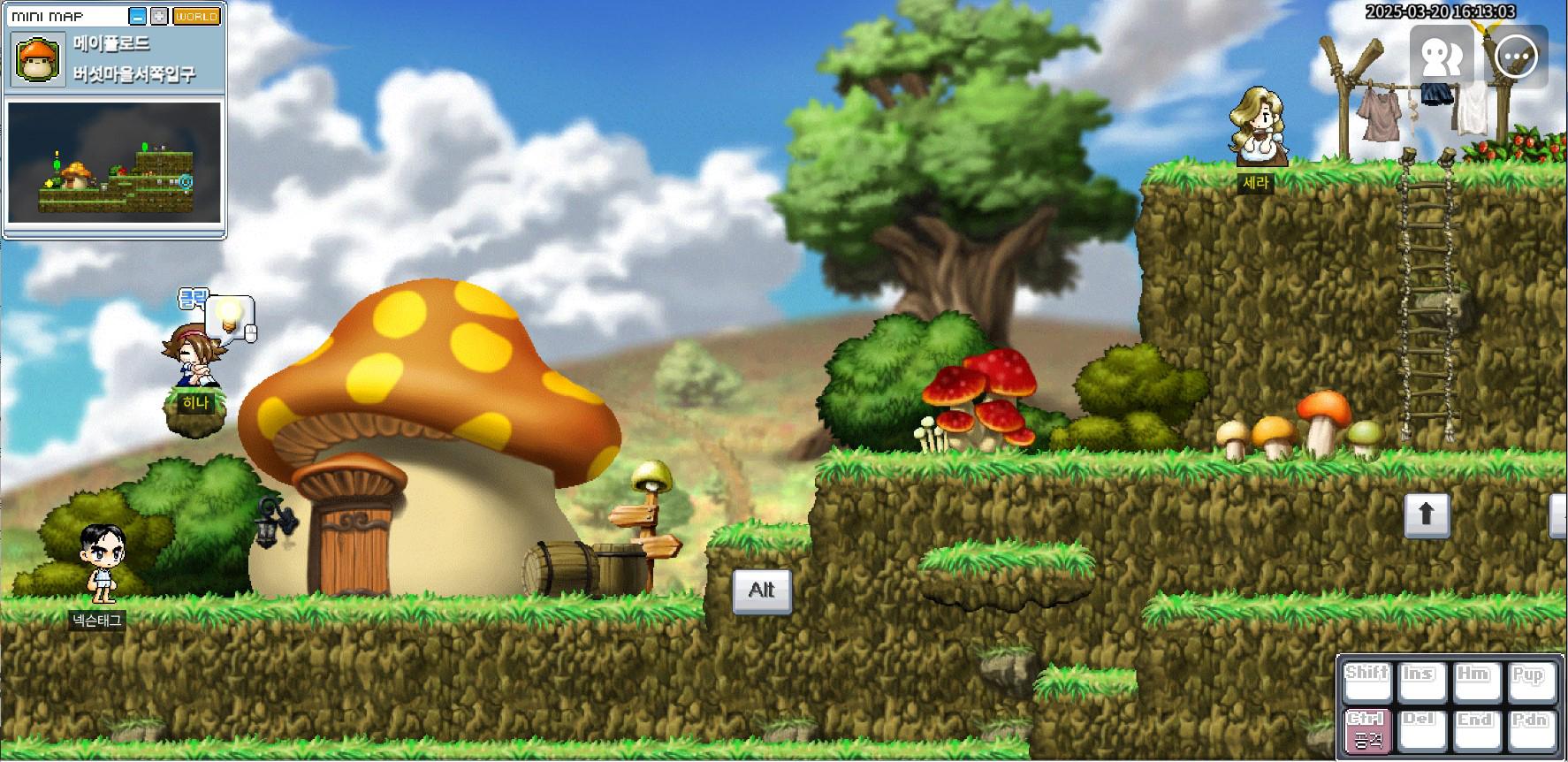1568x762 pixels.
Task: Activate the Ctrl 공격 attack slot
Action: pyautogui.click(x=1366, y=730)
